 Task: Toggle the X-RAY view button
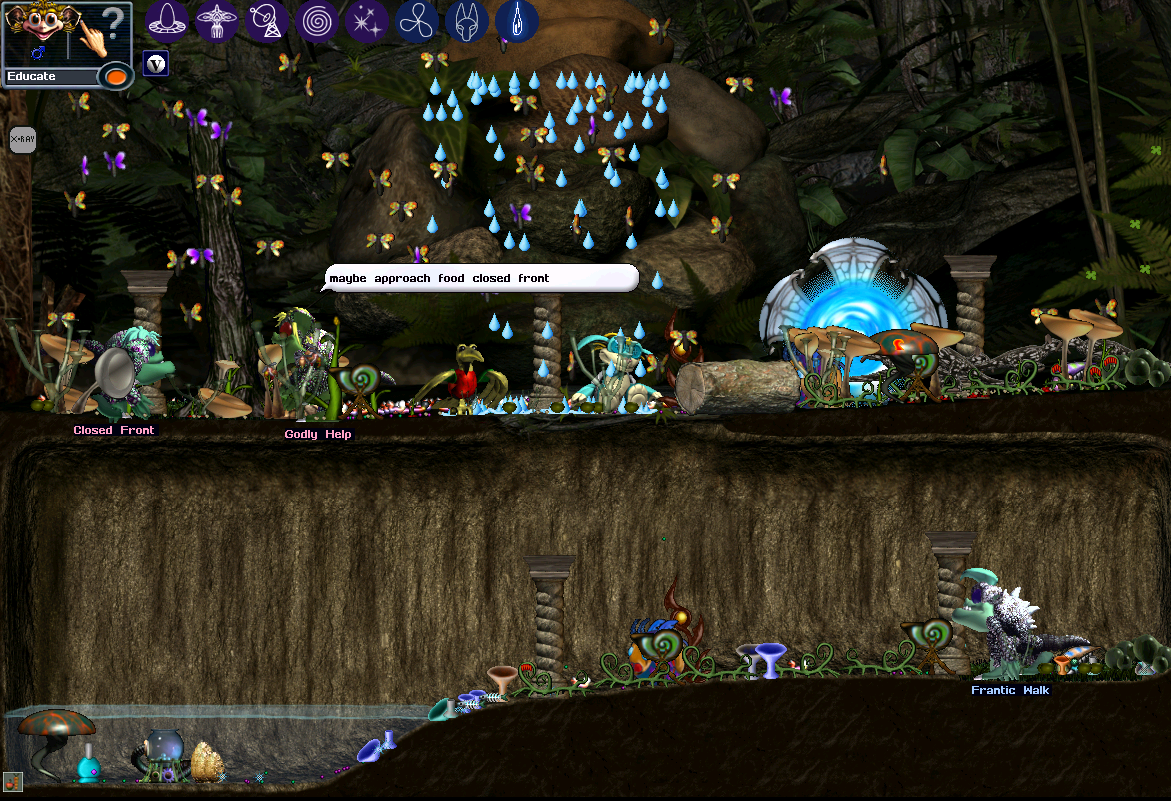tap(22, 139)
